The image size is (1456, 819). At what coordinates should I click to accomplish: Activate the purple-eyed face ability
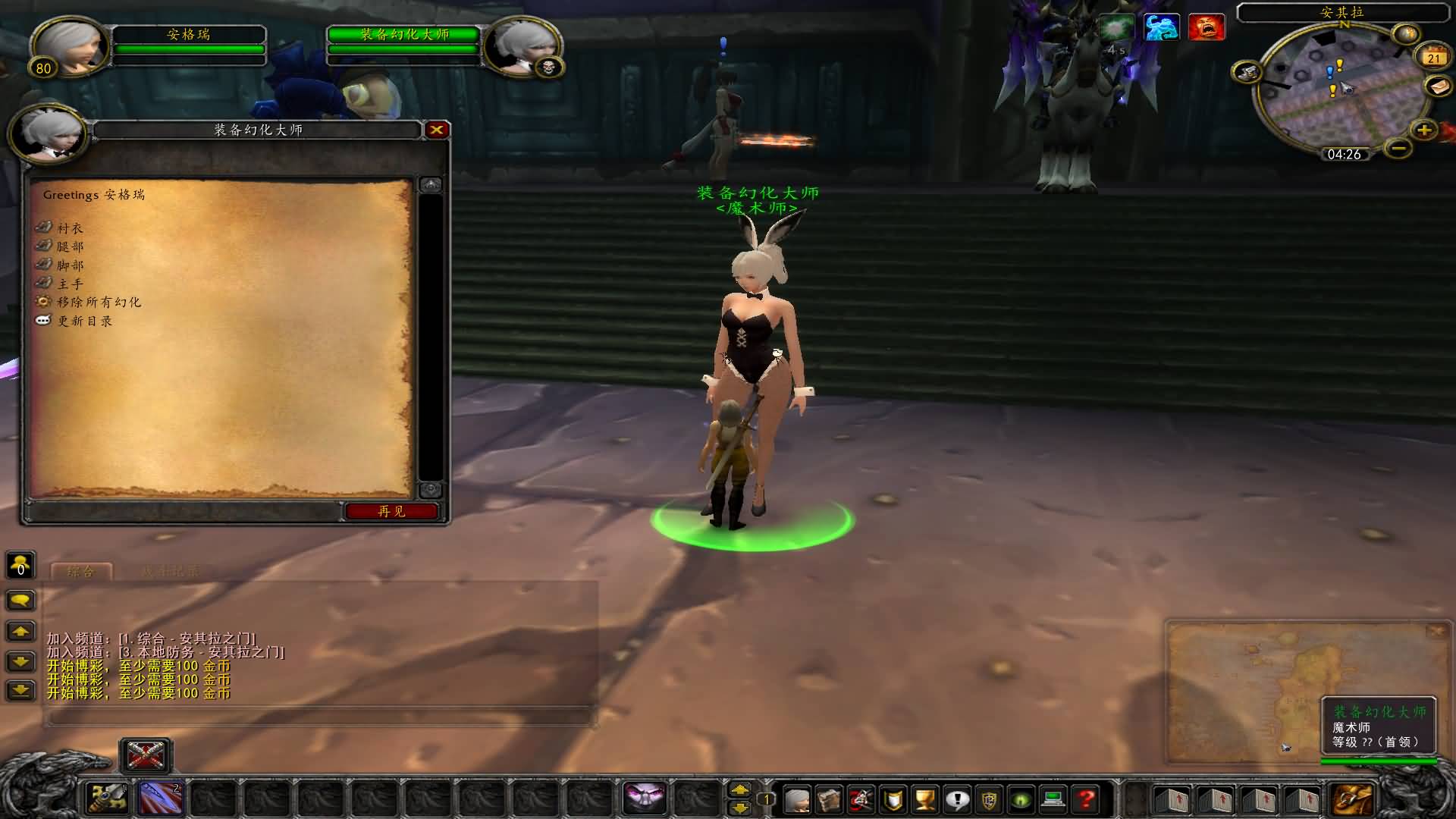coord(644,798)
